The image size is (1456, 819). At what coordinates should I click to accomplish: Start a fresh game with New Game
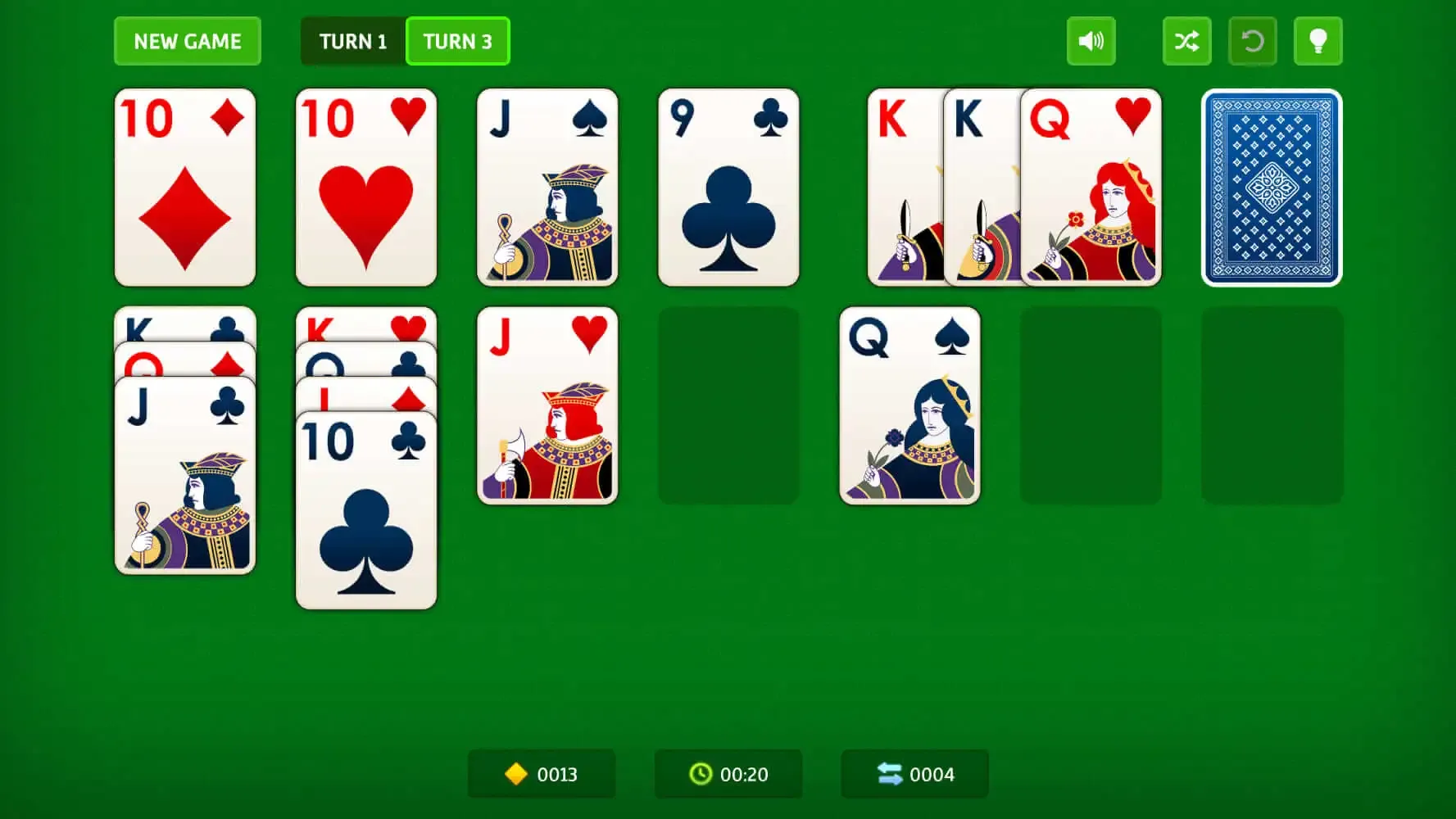187,41
